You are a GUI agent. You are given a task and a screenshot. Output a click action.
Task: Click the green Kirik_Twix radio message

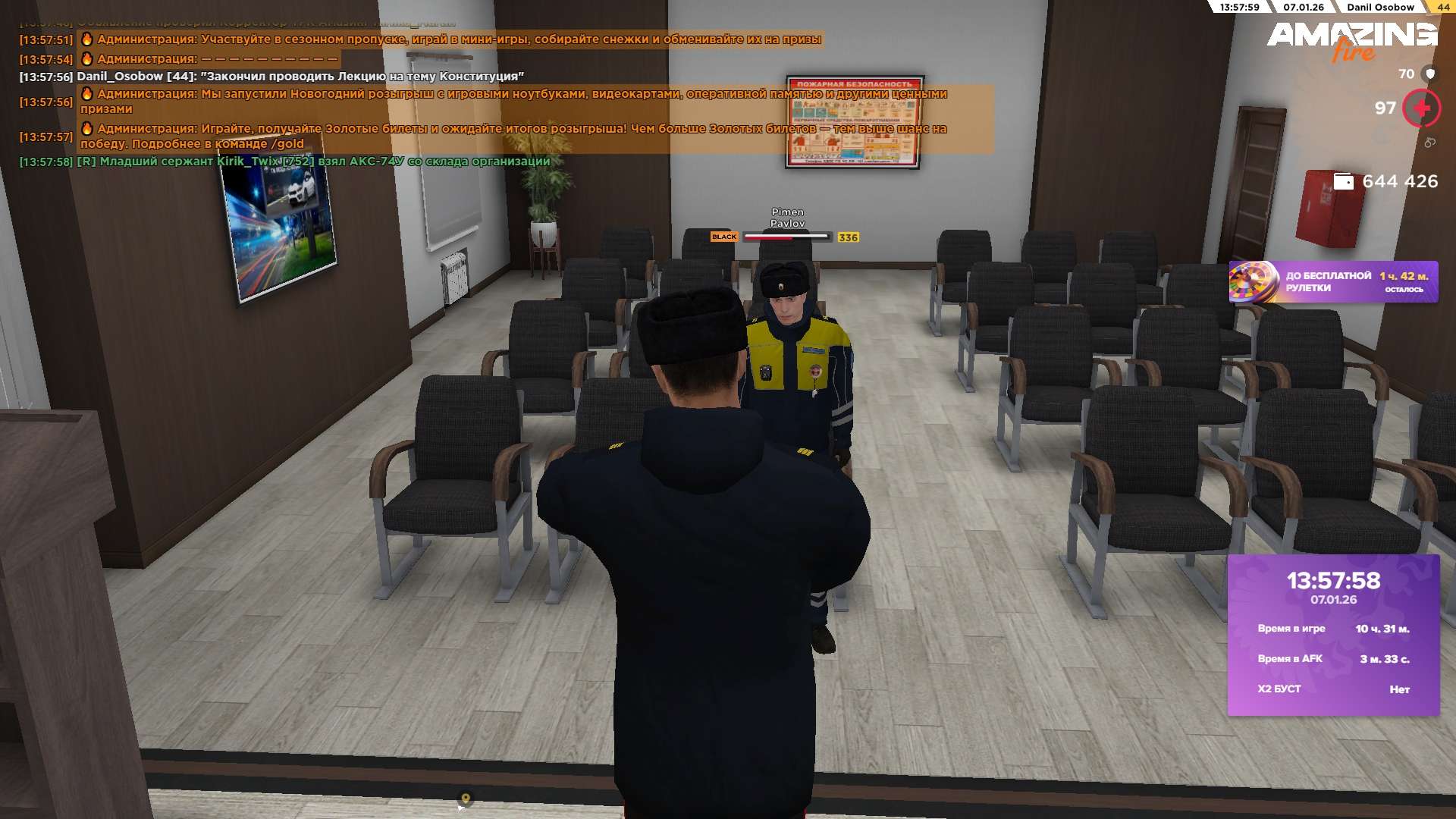(313, 162)
